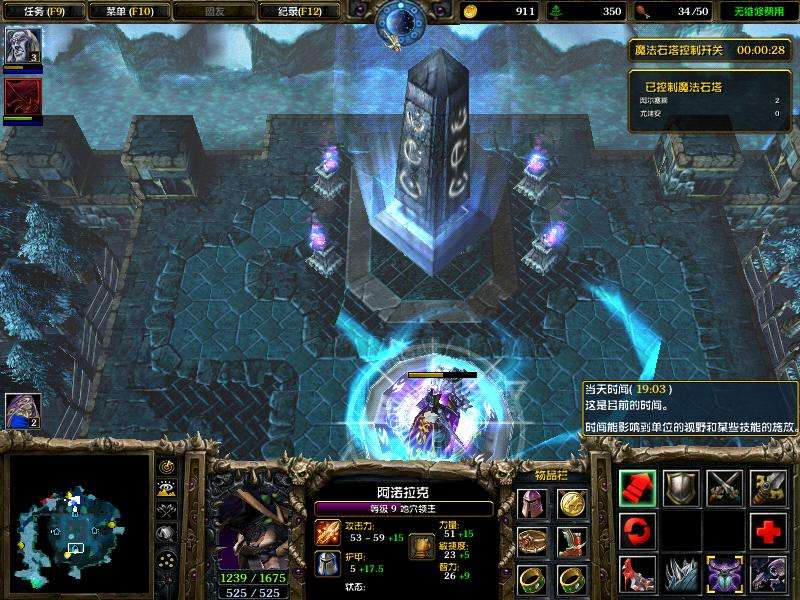Screen dimensions: 800x600
Task: Open the red cross hero skills menu
Action: click(x=767, y=531)
